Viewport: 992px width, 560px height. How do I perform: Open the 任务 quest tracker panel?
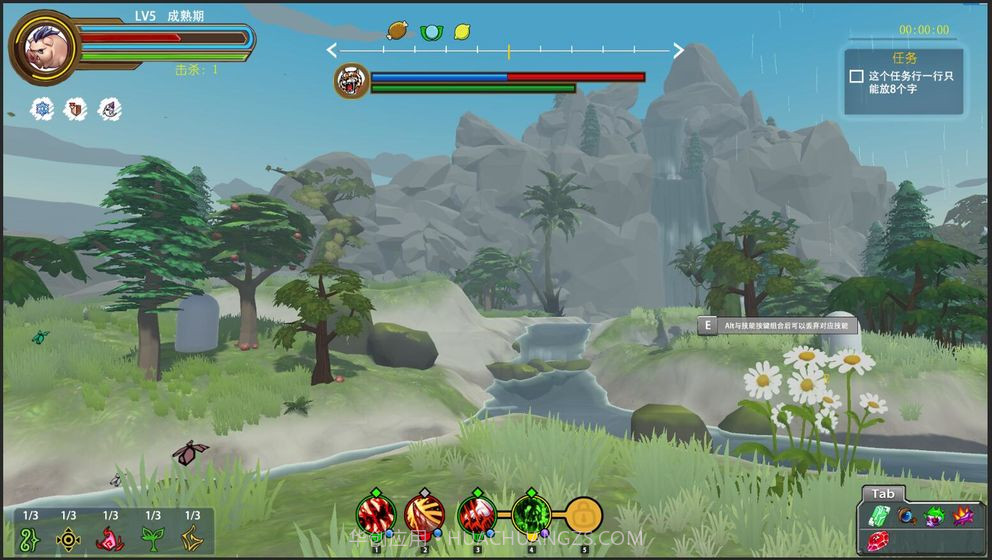[x=904, y=58]
